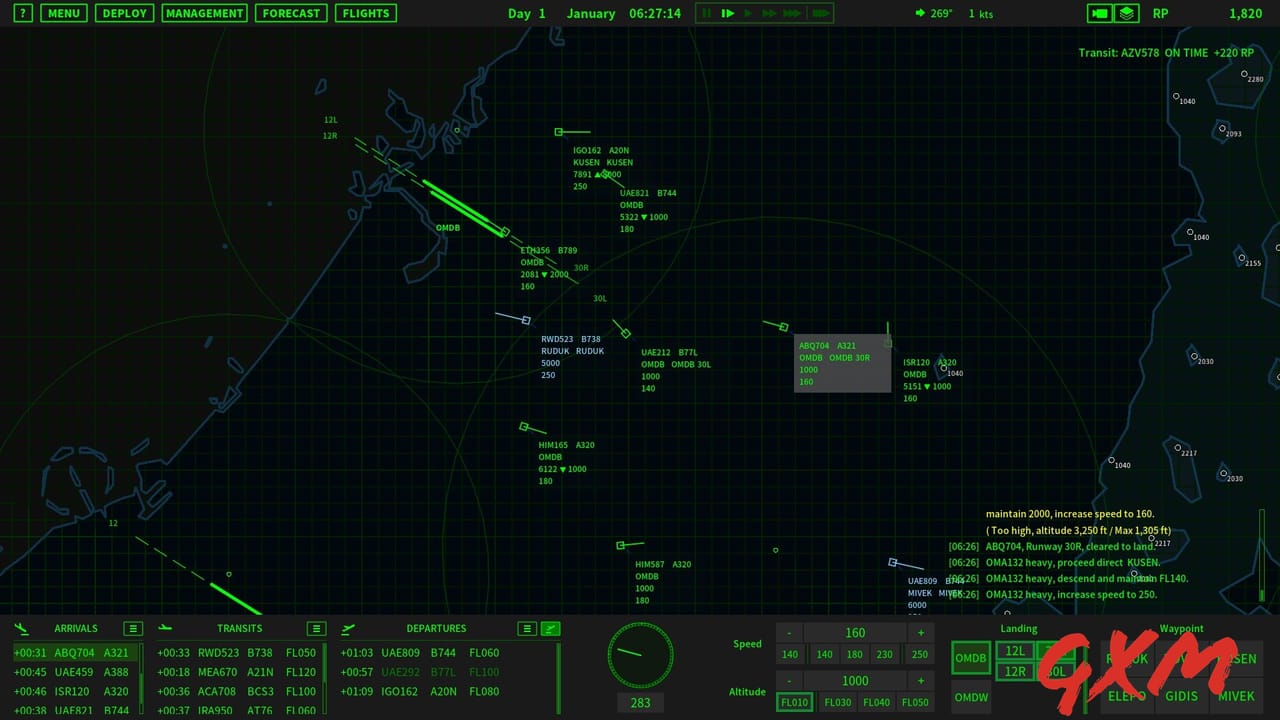The width and height of the screenshot is (1280, 720).
Task: Pause the simulation clock
Action: (x=705, y=13)
